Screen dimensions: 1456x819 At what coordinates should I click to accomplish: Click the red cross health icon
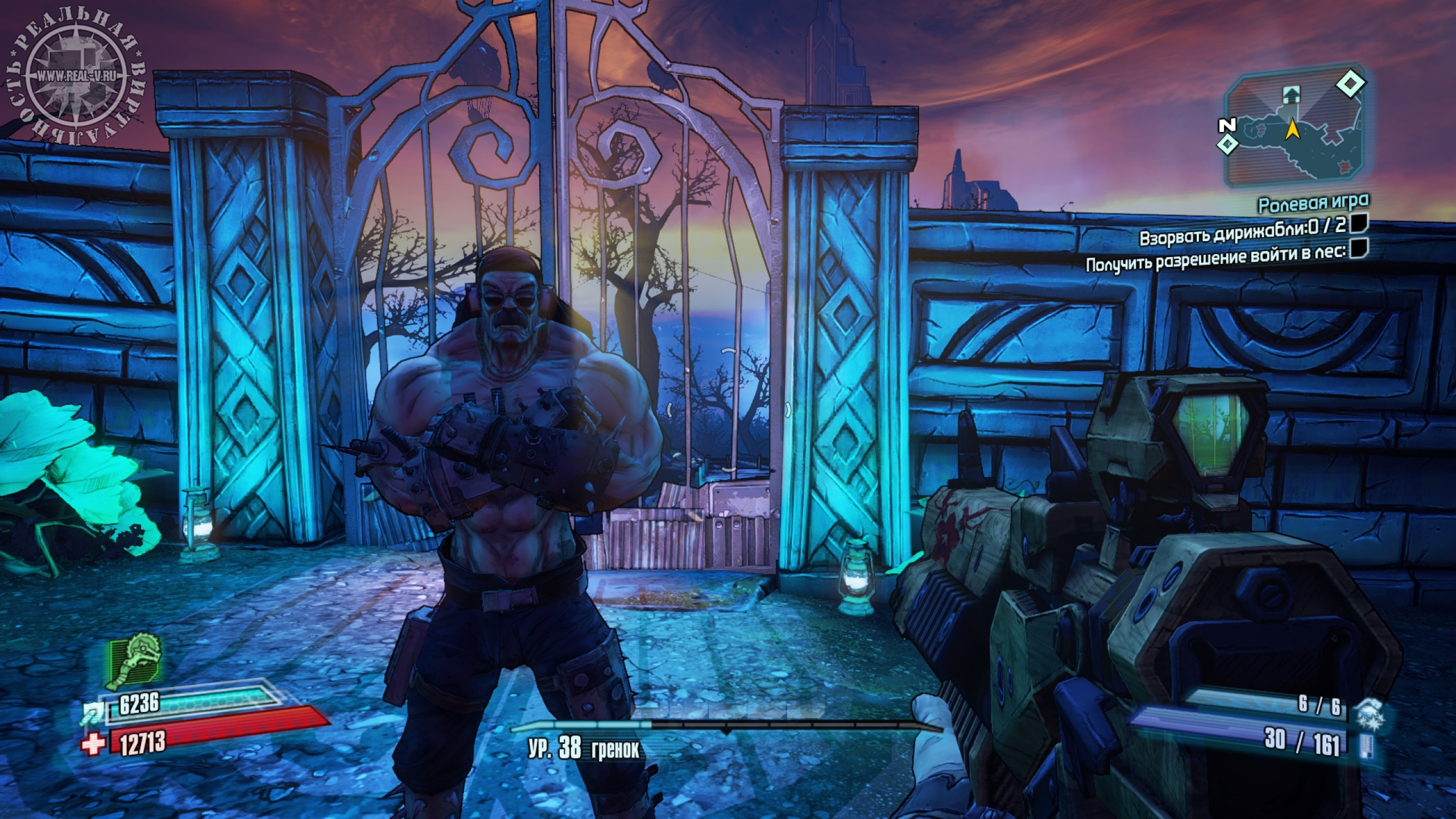point(92,743)
